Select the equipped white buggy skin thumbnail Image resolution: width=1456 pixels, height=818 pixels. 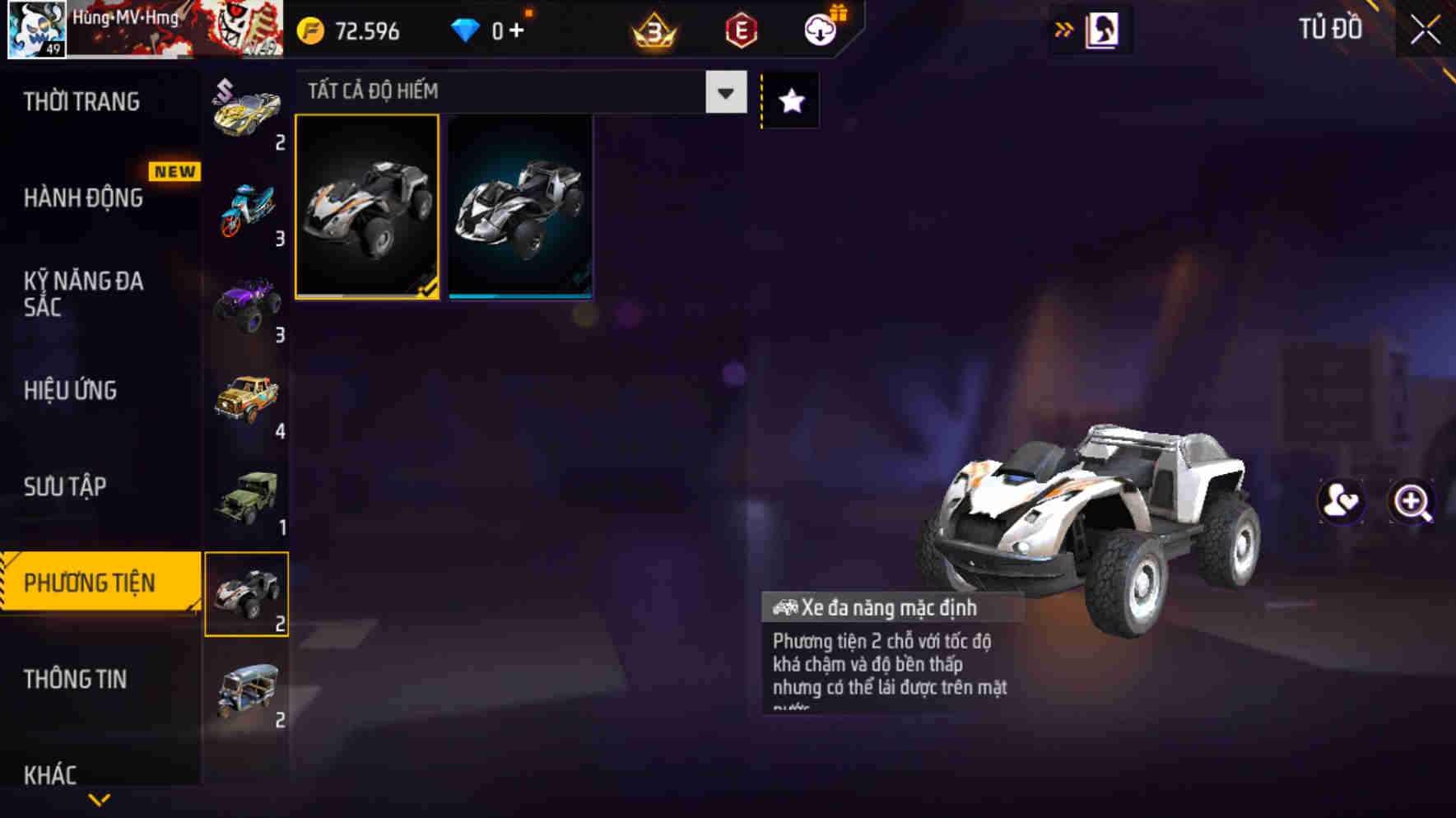point(367,208)
